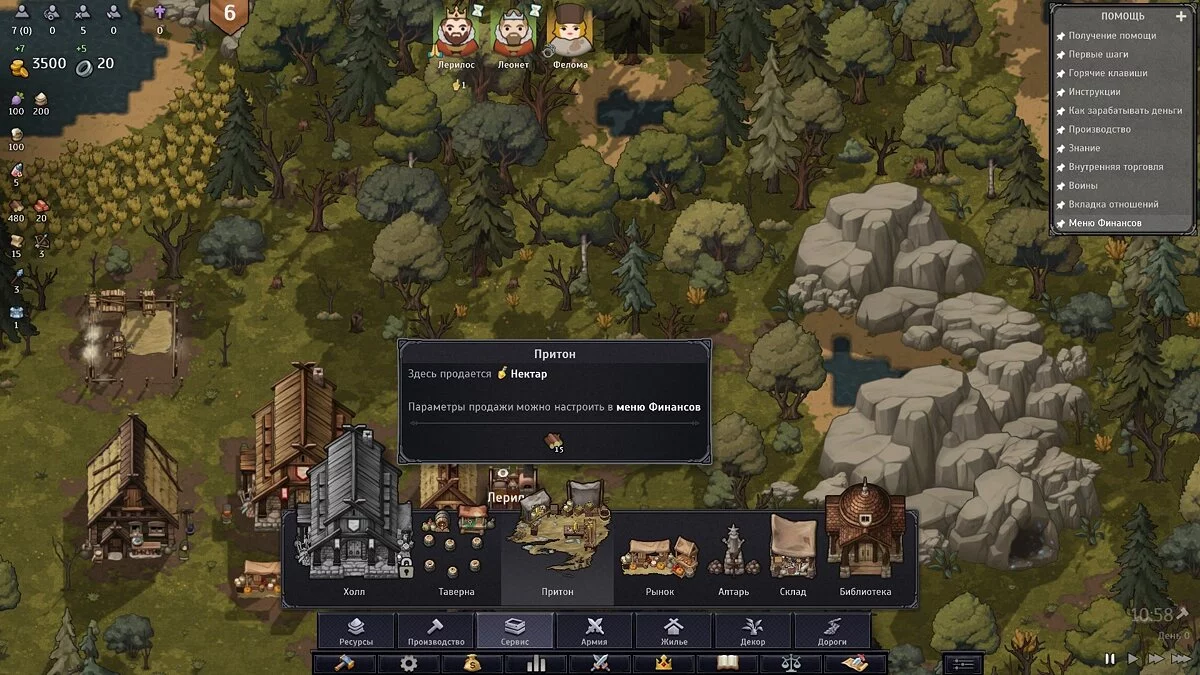Open the crown menu in bottom bar
The image size is (1200, 675).
pos(662,663)
